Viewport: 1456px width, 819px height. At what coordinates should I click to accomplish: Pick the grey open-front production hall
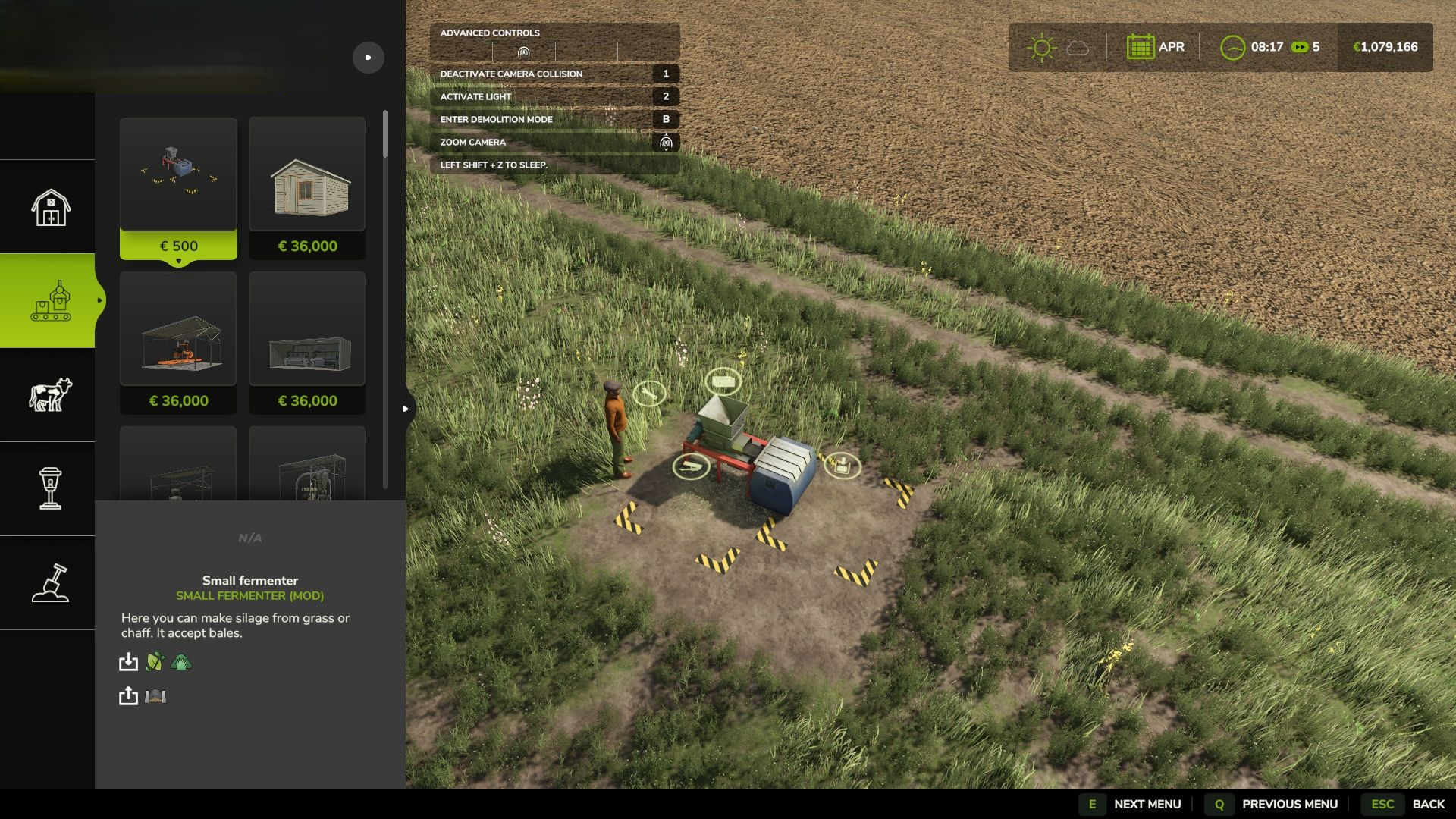307,343
